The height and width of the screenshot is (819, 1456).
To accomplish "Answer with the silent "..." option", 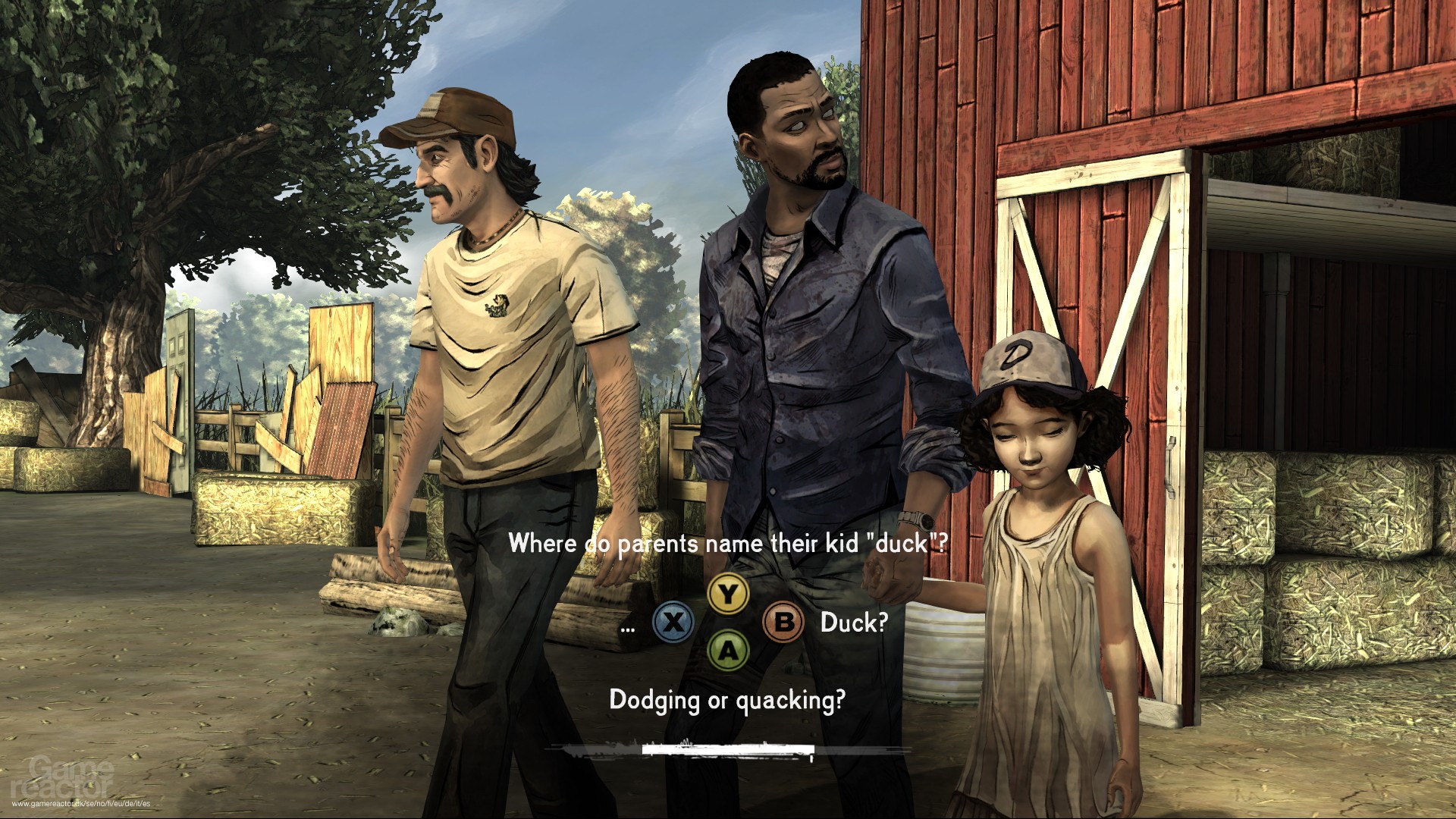I will pyautogui.click(x=627, y=626).
